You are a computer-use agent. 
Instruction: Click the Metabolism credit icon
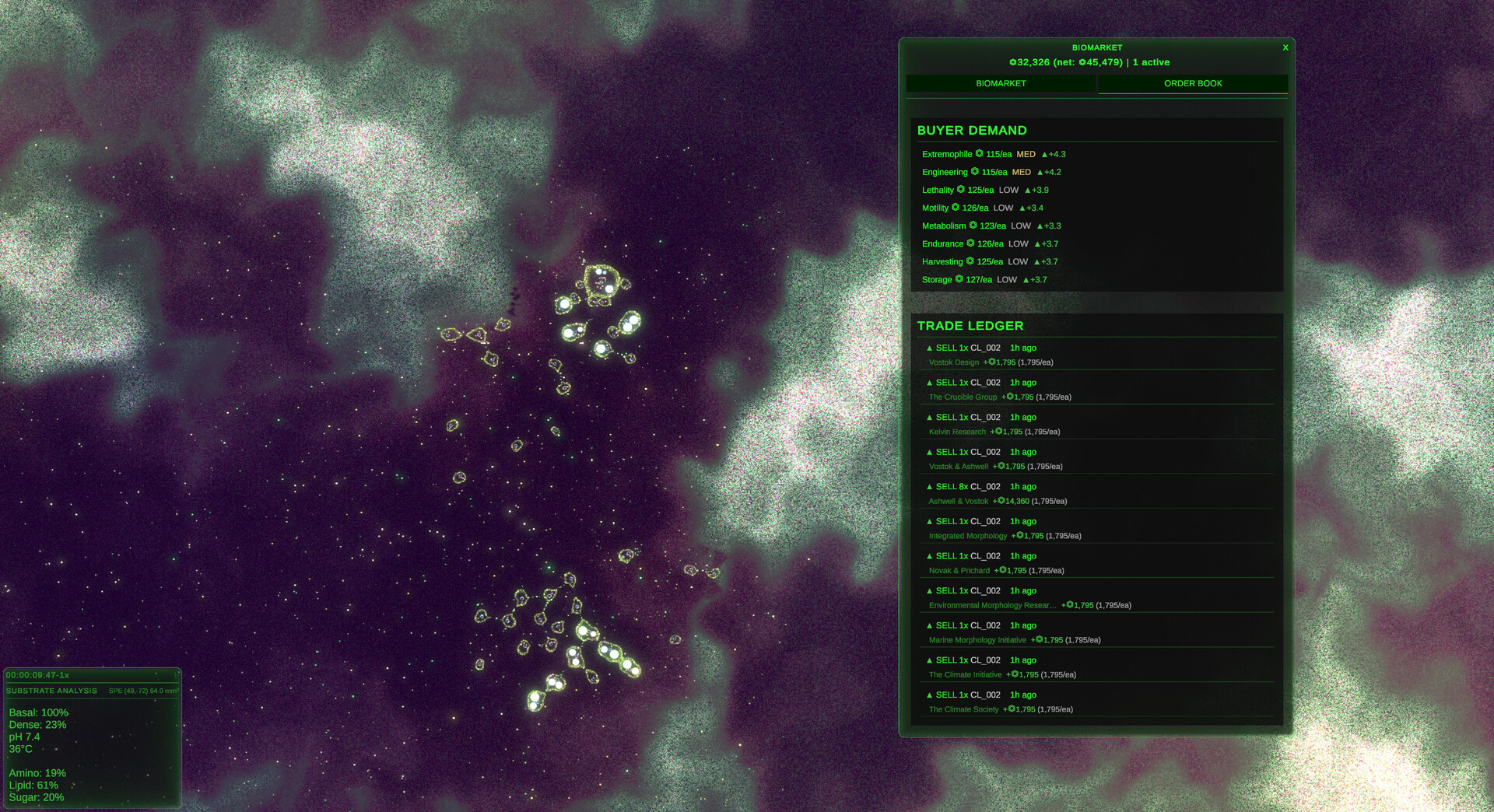(x=973, y=226)
